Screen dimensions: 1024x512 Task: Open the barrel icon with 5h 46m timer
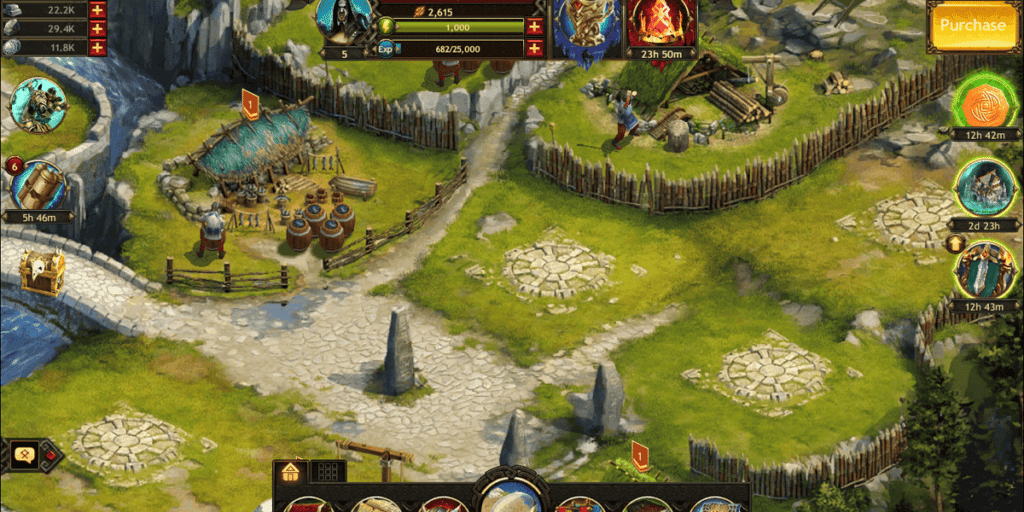point(40,185)
